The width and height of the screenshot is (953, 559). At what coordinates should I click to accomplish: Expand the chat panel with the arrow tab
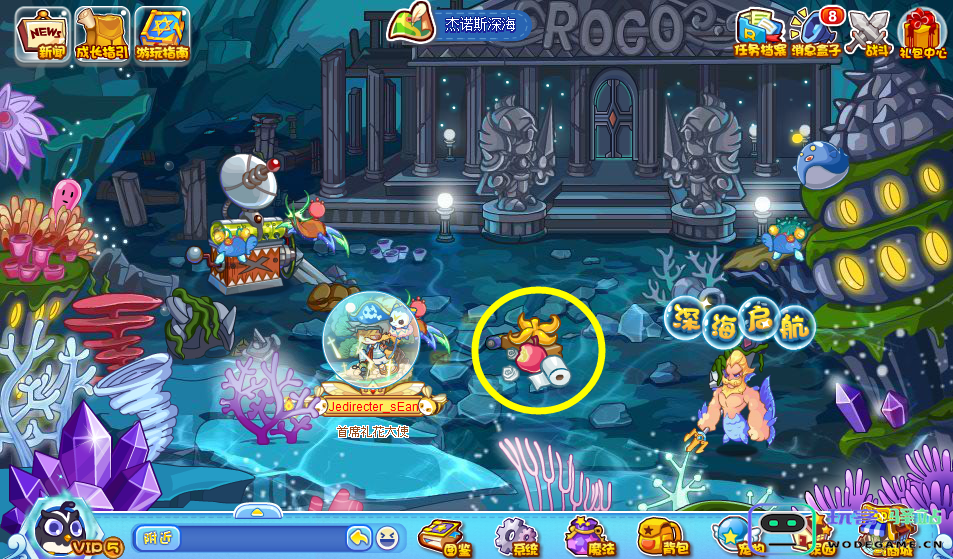[257, 511]
